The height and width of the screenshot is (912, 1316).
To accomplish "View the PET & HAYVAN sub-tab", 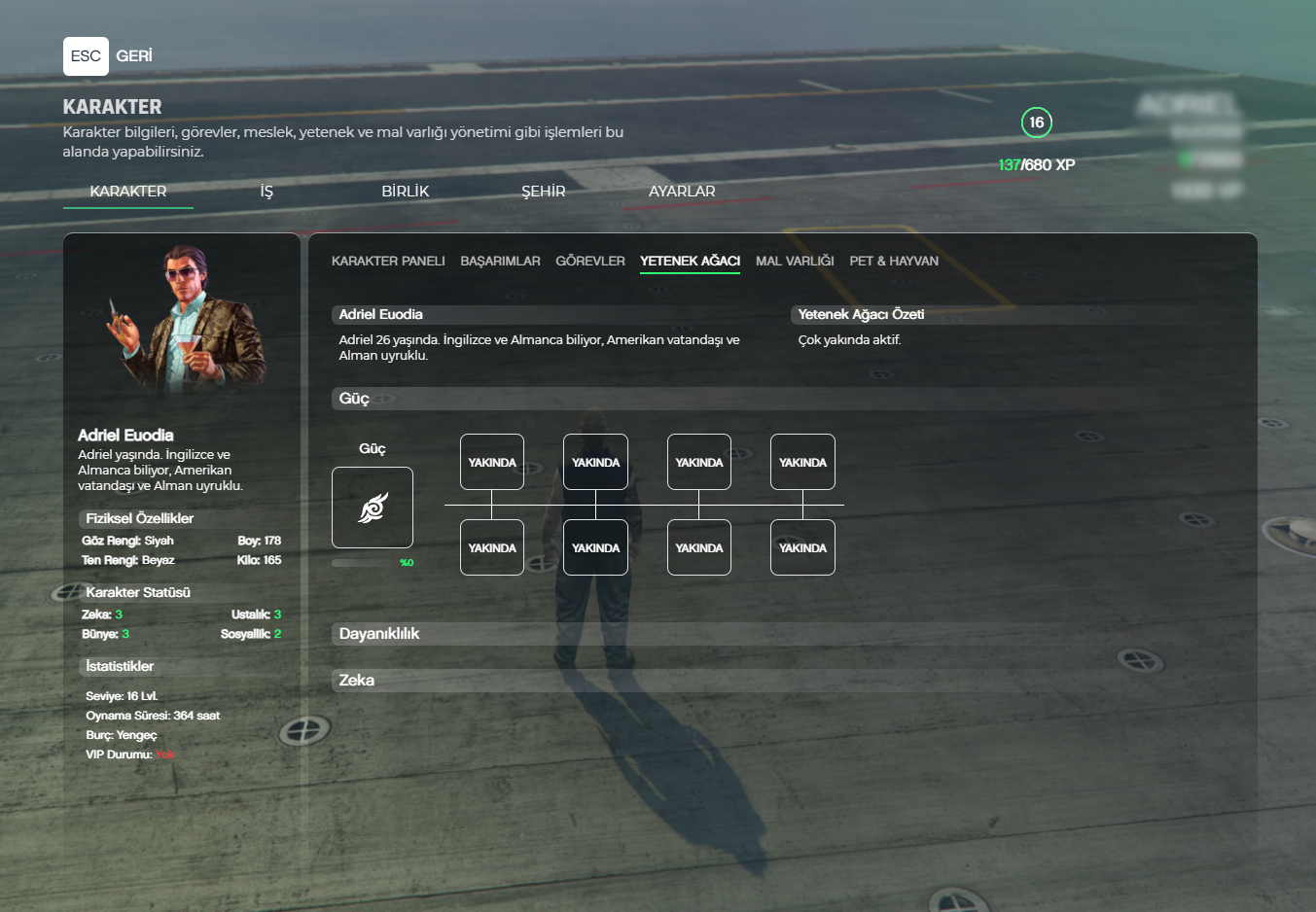I will (x=894, y=261).
